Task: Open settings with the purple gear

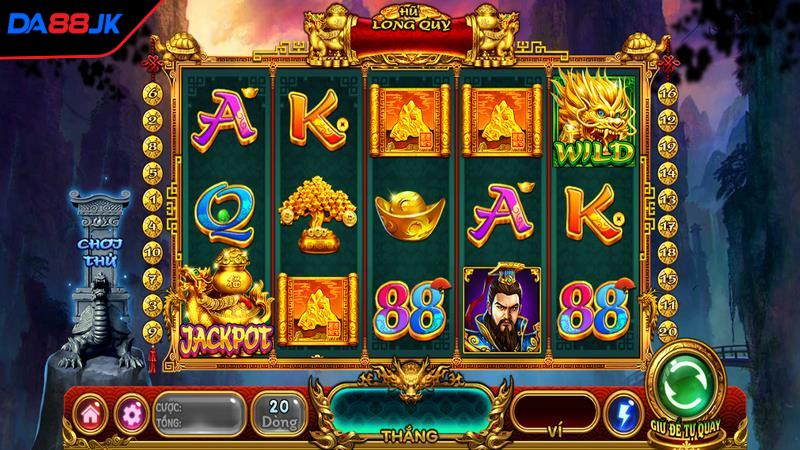Action: click(x=130, y=413)
